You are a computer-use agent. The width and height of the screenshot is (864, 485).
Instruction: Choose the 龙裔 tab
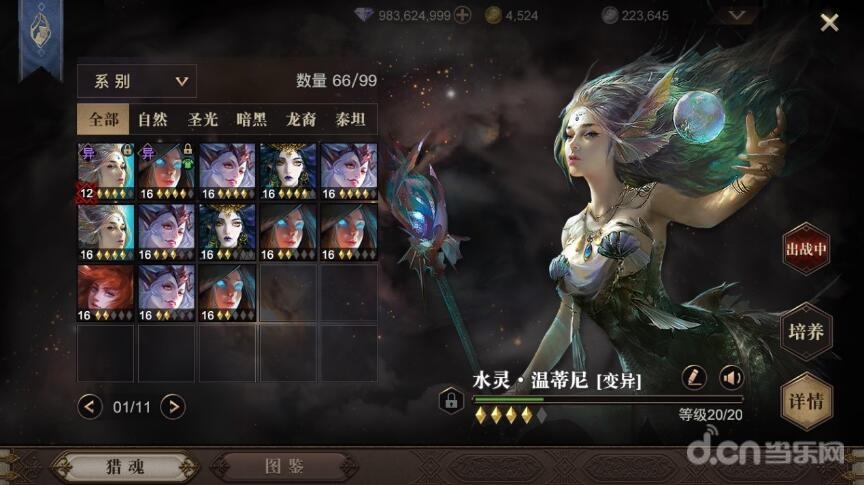point(302,120)
